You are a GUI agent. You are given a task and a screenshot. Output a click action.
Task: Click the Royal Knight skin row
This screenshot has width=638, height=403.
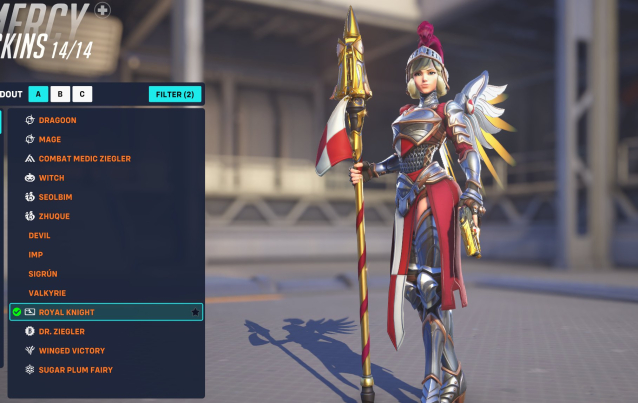(x=100, y=312)
